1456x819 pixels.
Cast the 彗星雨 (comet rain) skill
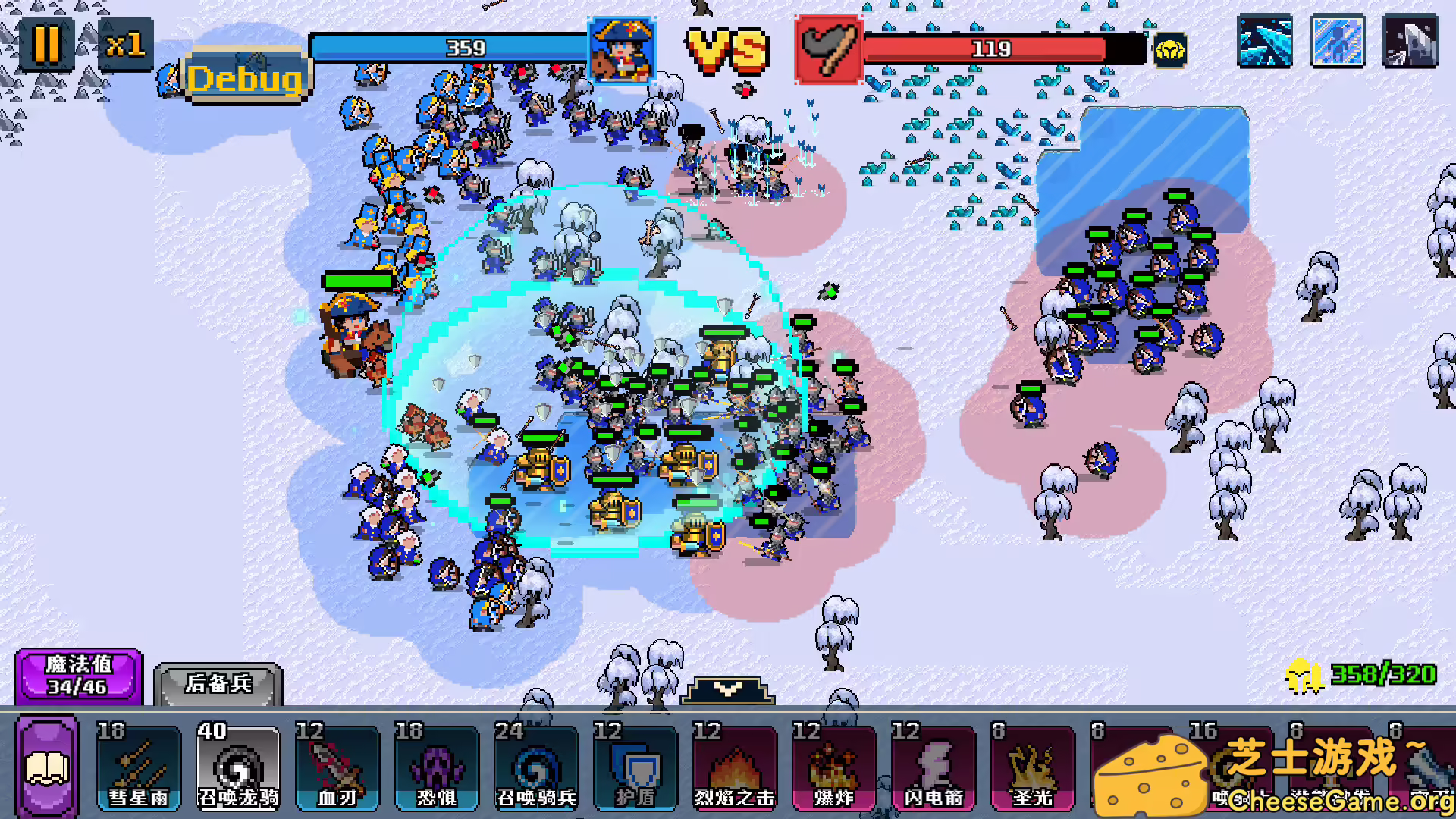tap(139, 766)
